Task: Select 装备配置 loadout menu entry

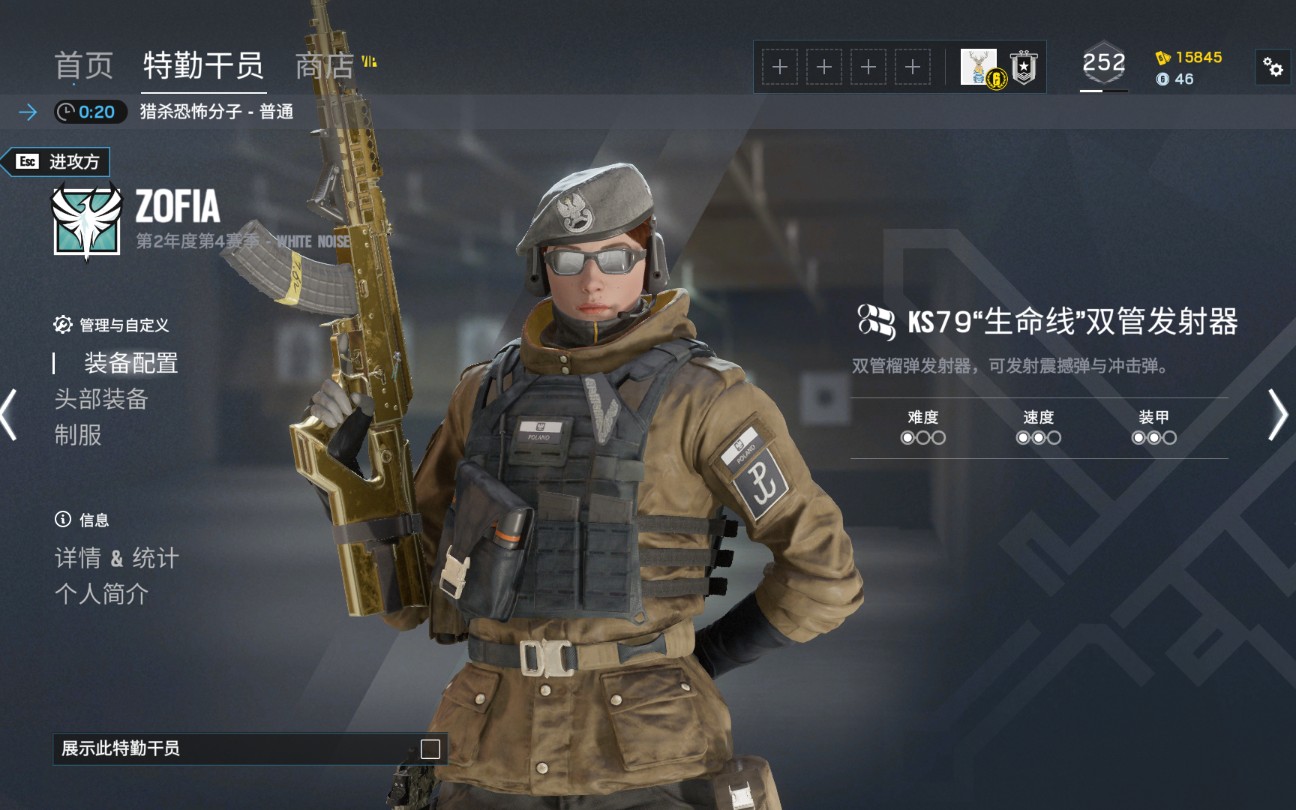Action: click(x=130, y=363)
